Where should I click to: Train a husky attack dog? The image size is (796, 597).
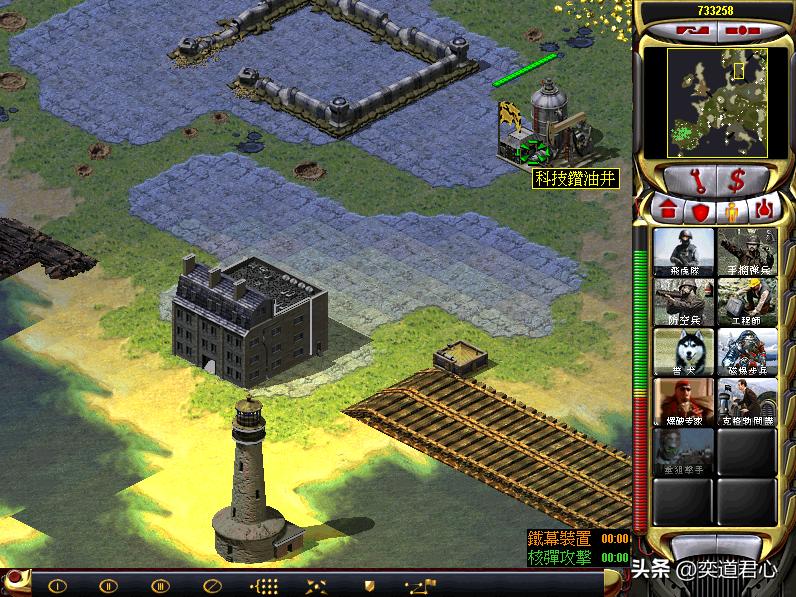click(684, 353)
